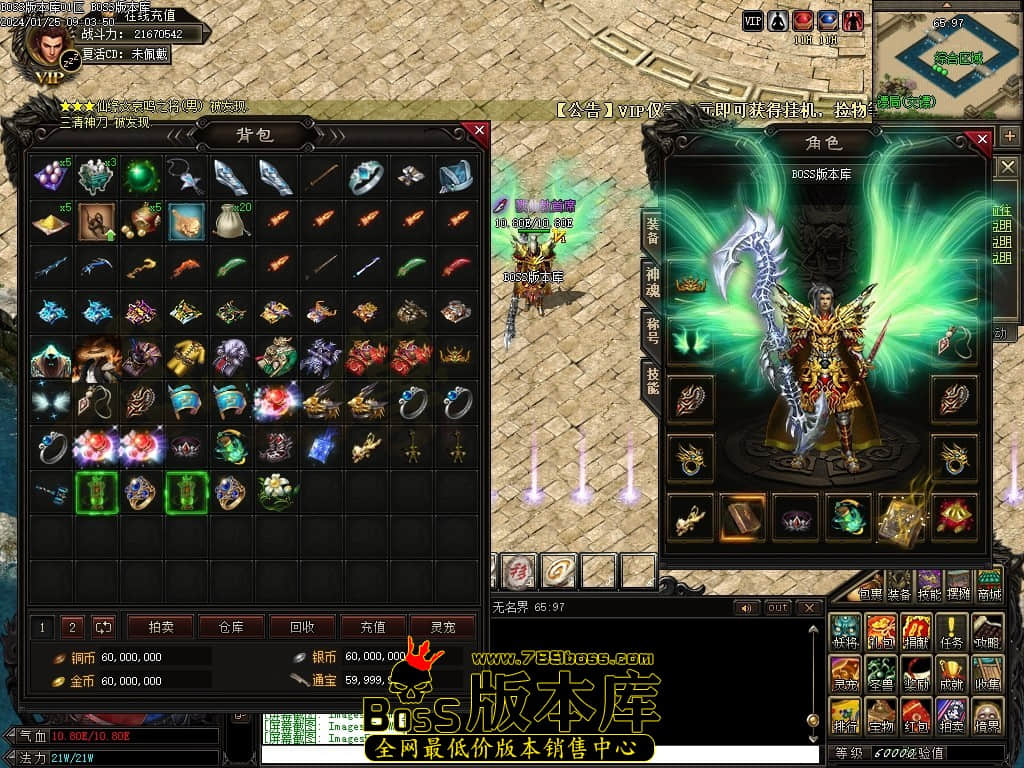Switch to the 神魂 tab
The height and width of the screenshot is (768, 1024).
tap(652, 281)
